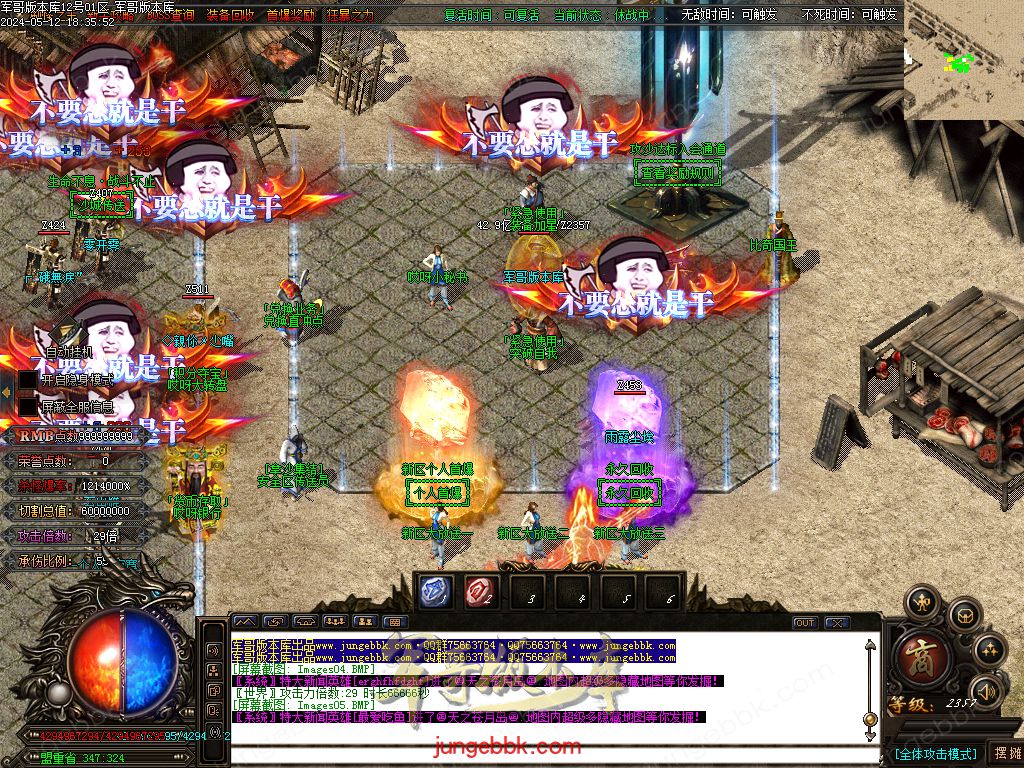Toggle the 开启隐身模式 stealth mode checkbox
This screenshot has height=768, width=1024.
click(28, 381)
